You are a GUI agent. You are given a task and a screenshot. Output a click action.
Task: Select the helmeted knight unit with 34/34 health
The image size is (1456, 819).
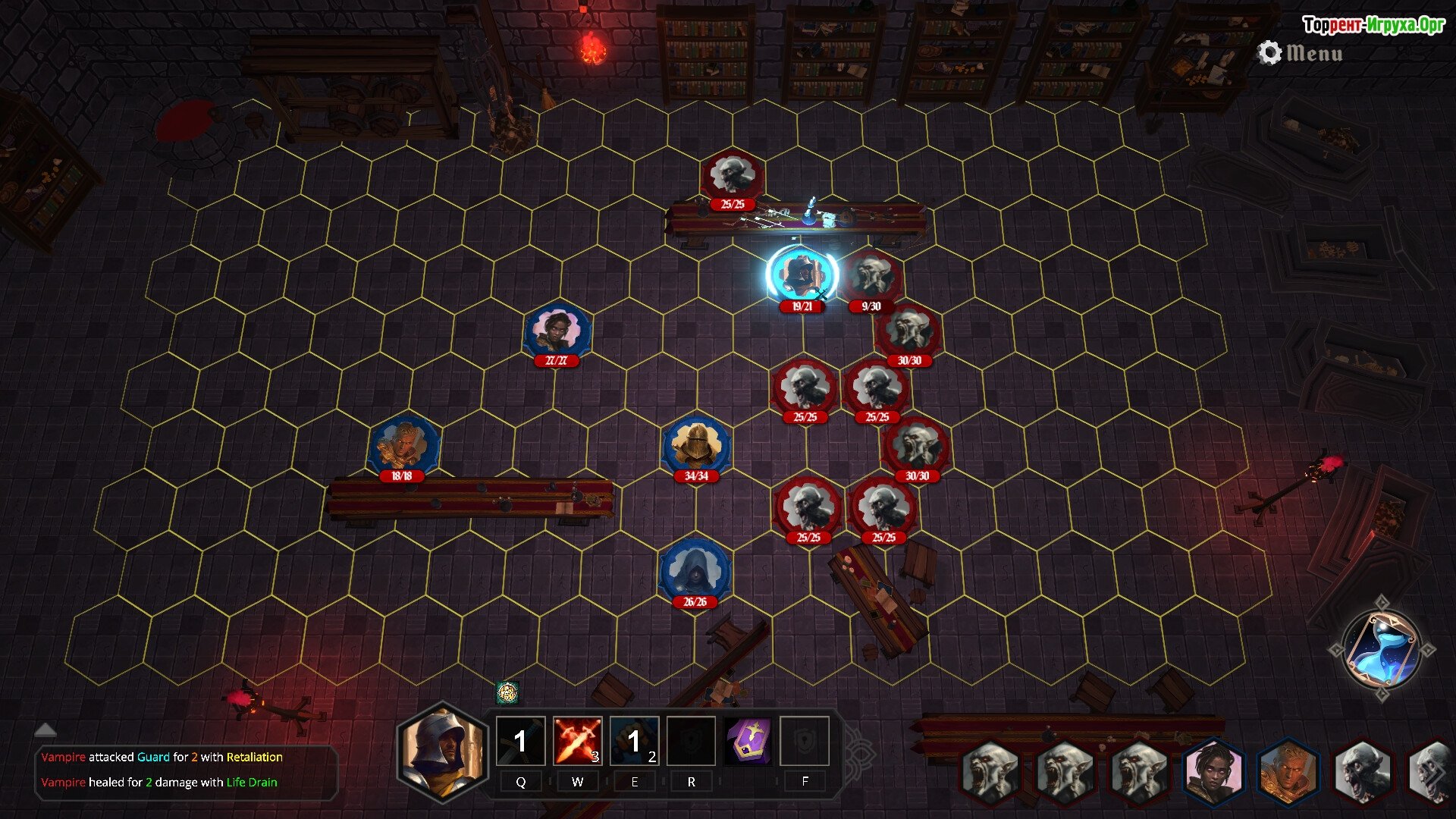[x=696, y=446]
